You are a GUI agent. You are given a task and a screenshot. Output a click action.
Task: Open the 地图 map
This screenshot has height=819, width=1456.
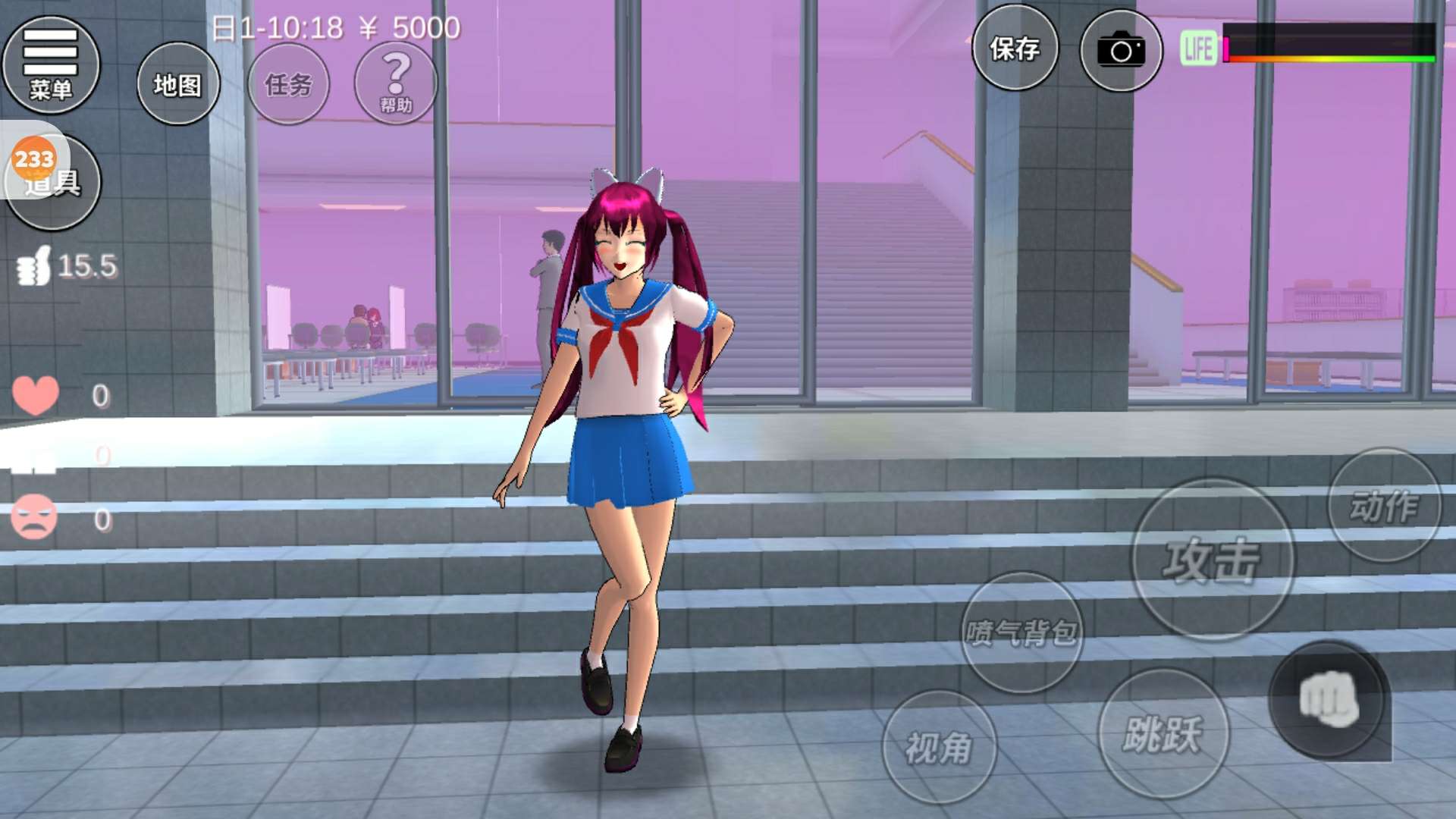(x=178, y=83)
